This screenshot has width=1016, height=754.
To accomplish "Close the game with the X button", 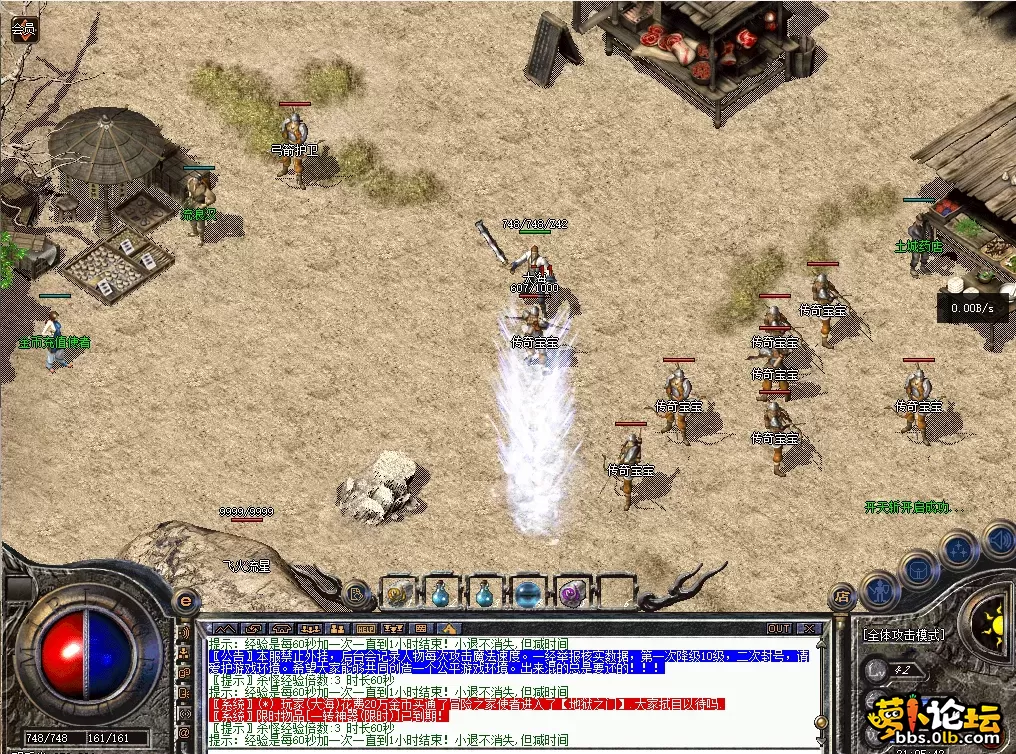I will pyautogui.click(x=808, y=628).
